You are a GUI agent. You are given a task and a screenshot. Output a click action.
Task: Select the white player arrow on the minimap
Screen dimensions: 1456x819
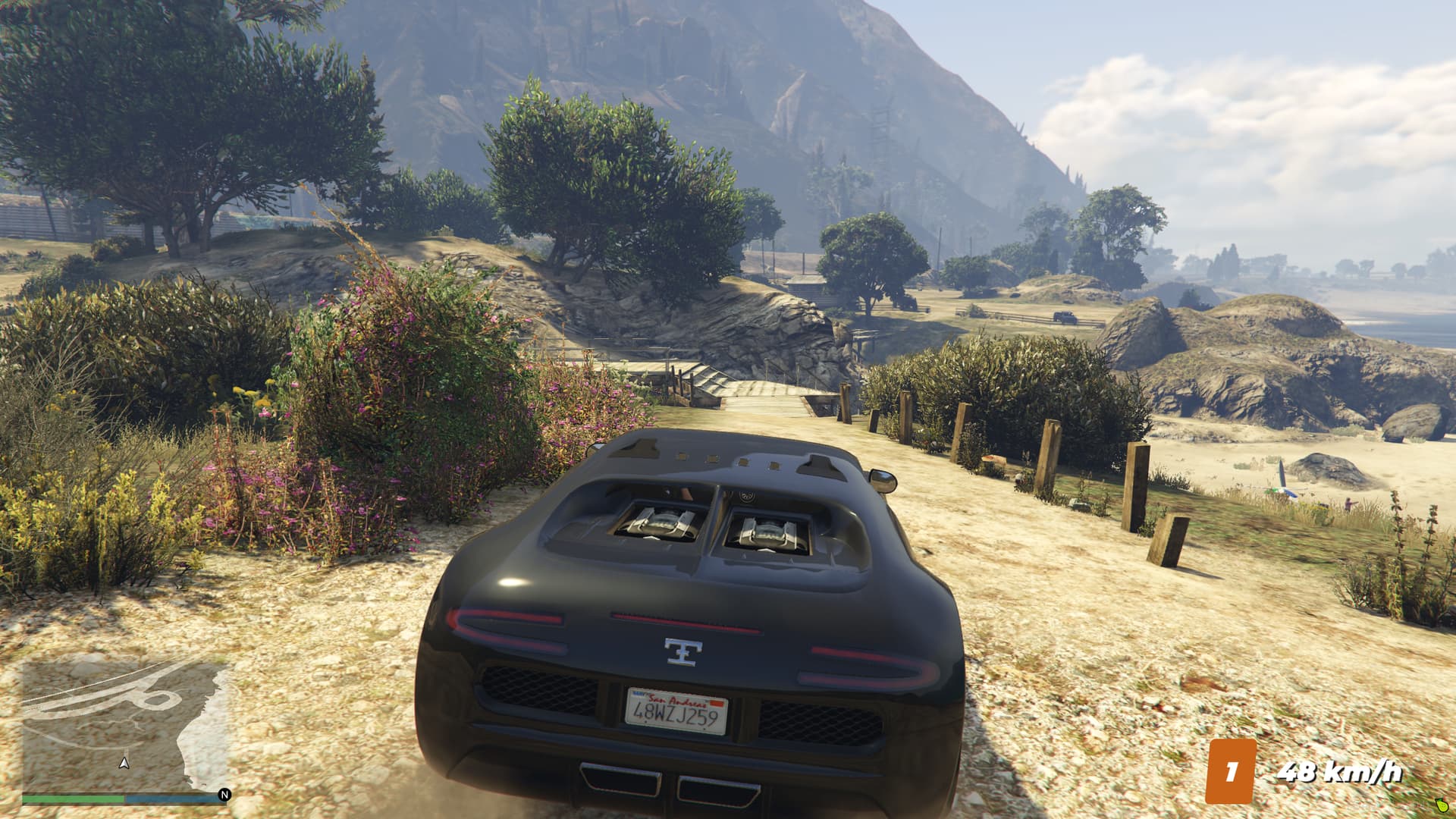coord(124,763)
